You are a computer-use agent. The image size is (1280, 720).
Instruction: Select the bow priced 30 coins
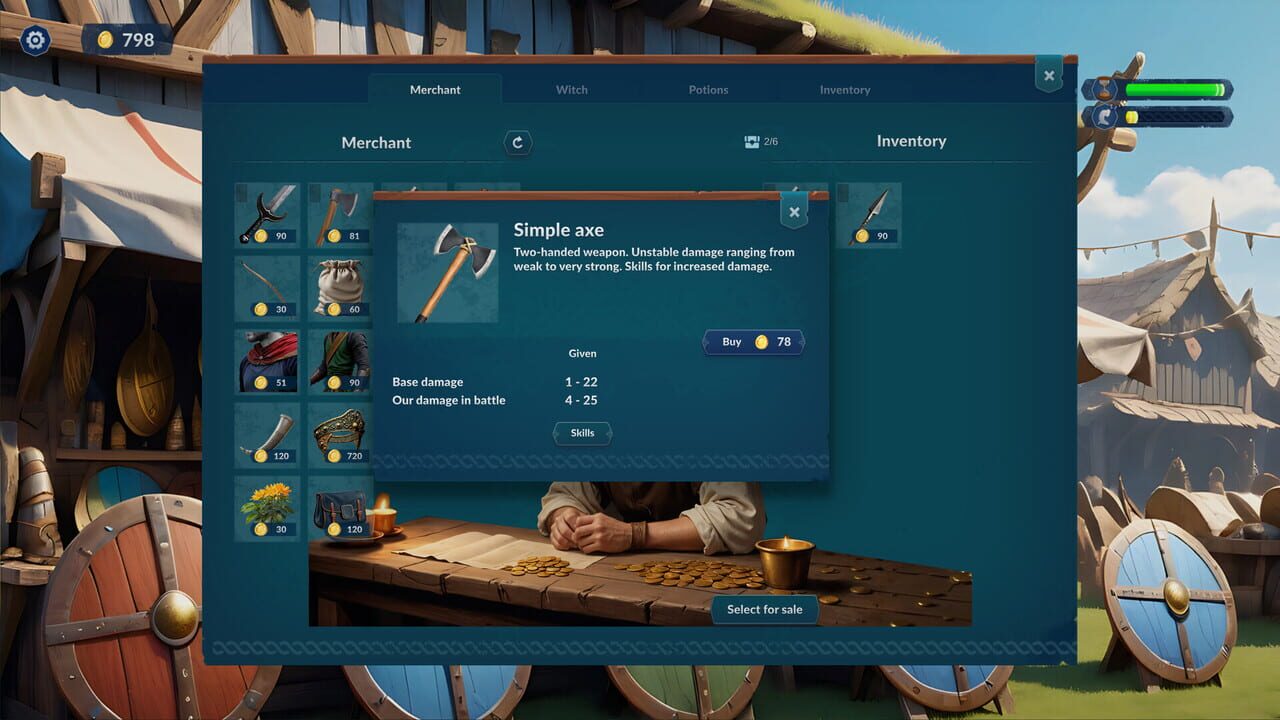(x=266, y=286)
